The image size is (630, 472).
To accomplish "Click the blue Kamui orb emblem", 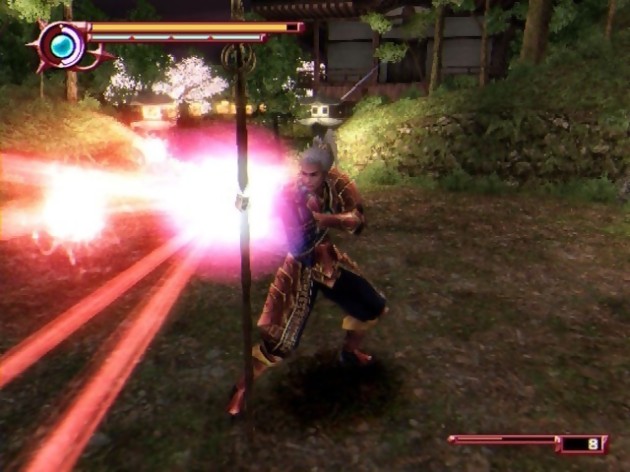I will coord(62,46).
